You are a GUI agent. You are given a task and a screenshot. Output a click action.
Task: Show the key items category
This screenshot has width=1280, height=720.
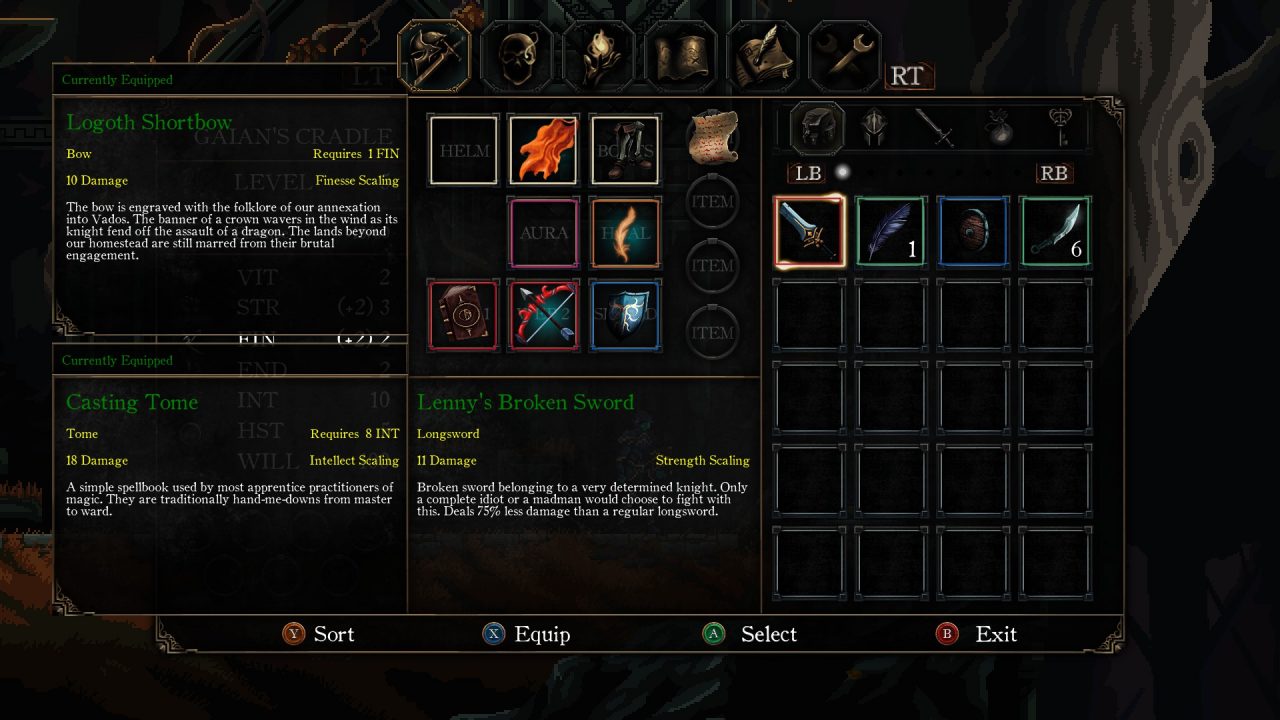click(1060, 128)
